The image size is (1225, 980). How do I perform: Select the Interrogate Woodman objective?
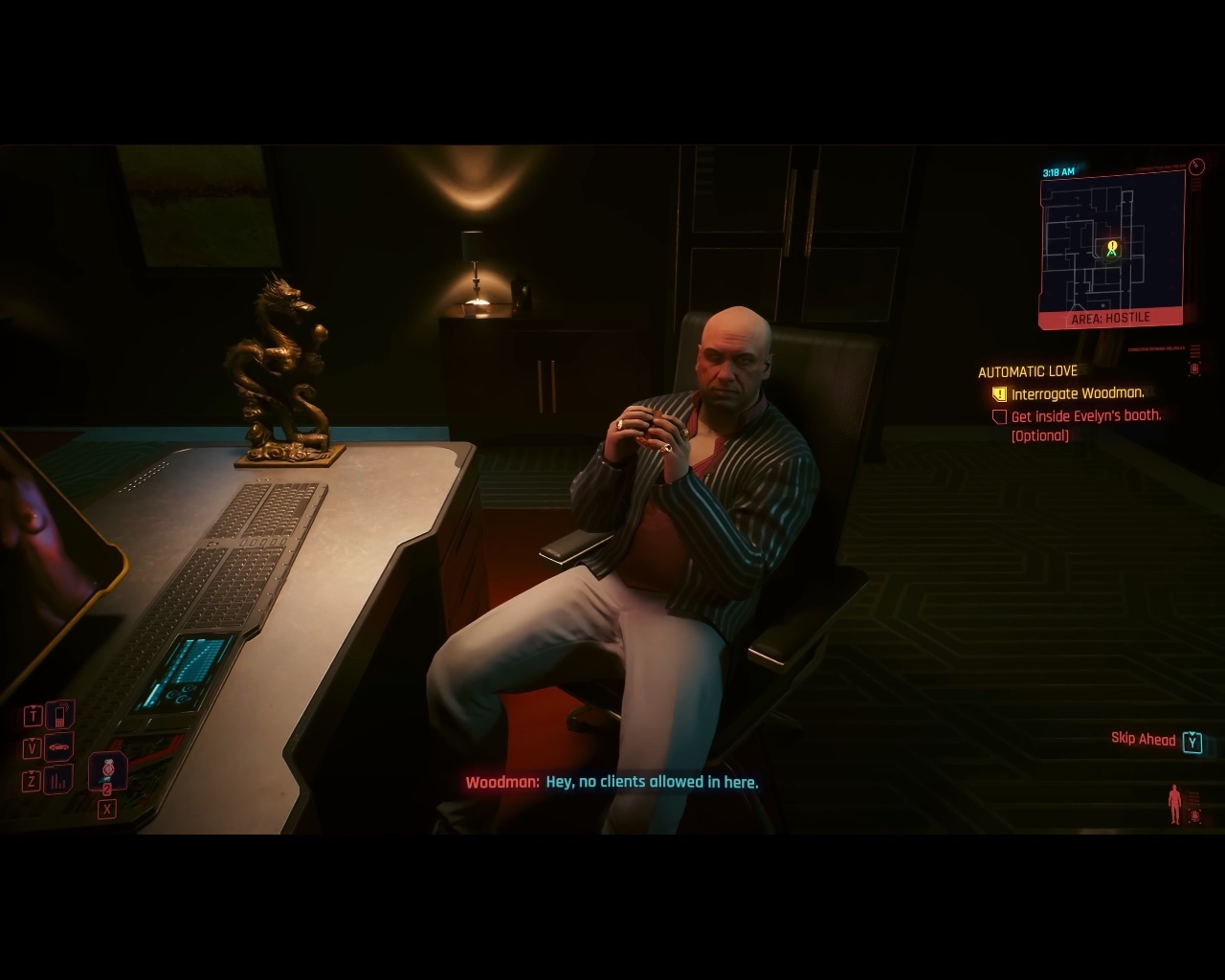coord(1077,393)
